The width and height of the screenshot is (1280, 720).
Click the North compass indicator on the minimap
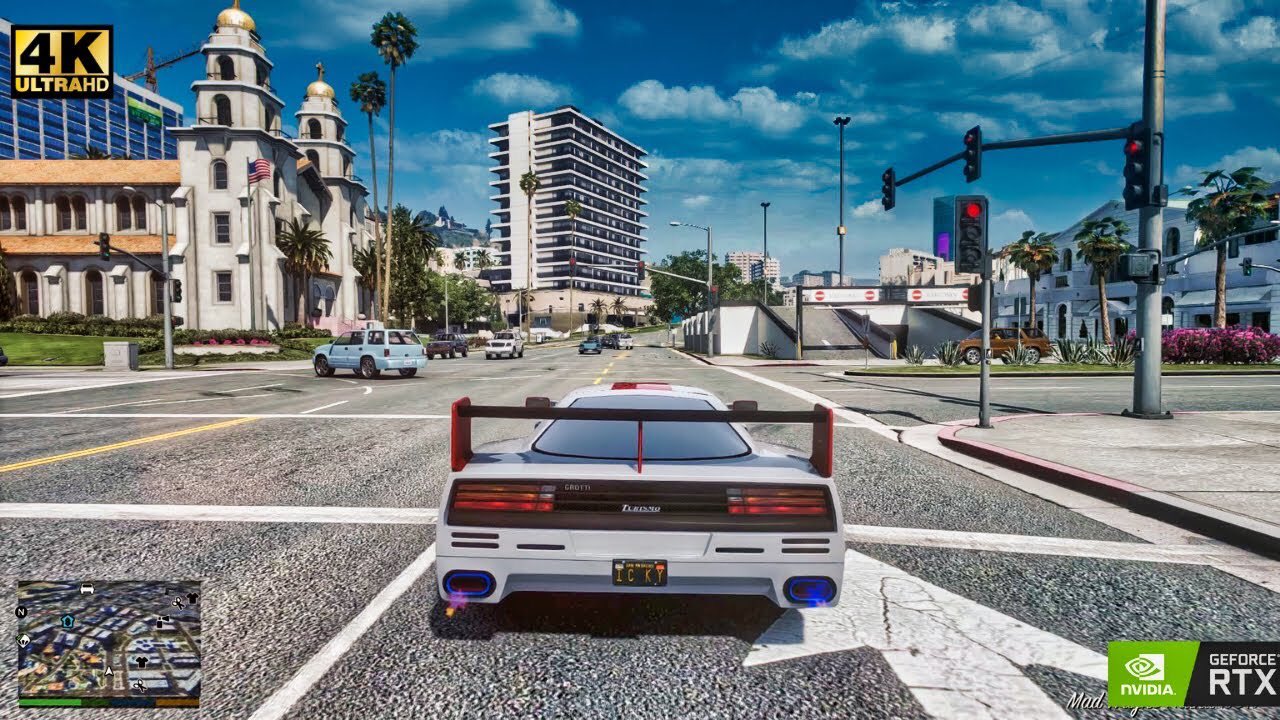21,612
